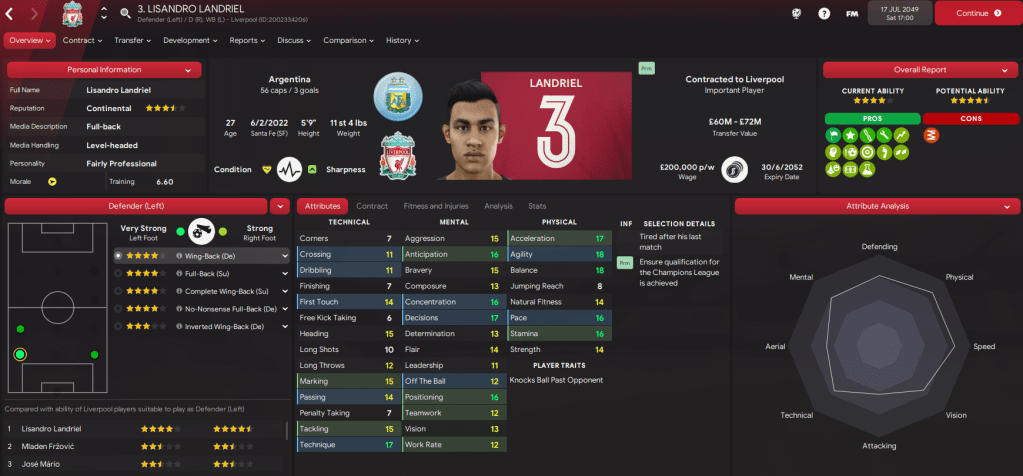Go back using the navigation arrow
Screen dimensions: 1023x476
point(12,14)
